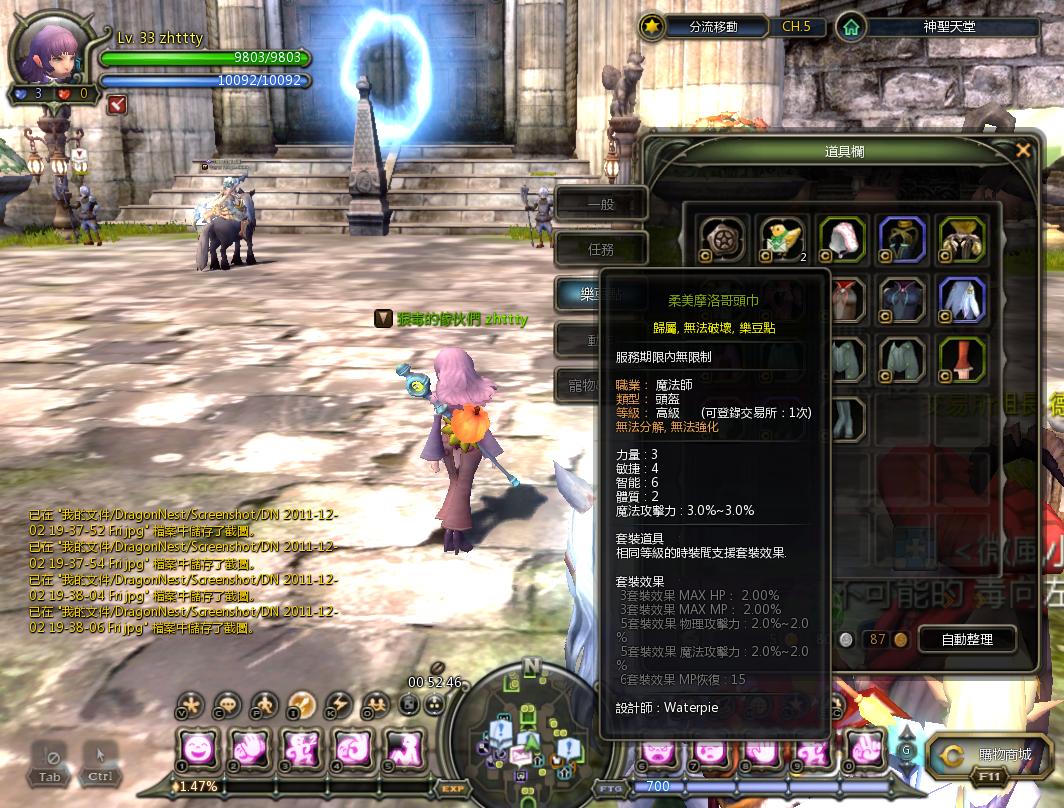Select the star emblem coin item slot

pos(719,238)
